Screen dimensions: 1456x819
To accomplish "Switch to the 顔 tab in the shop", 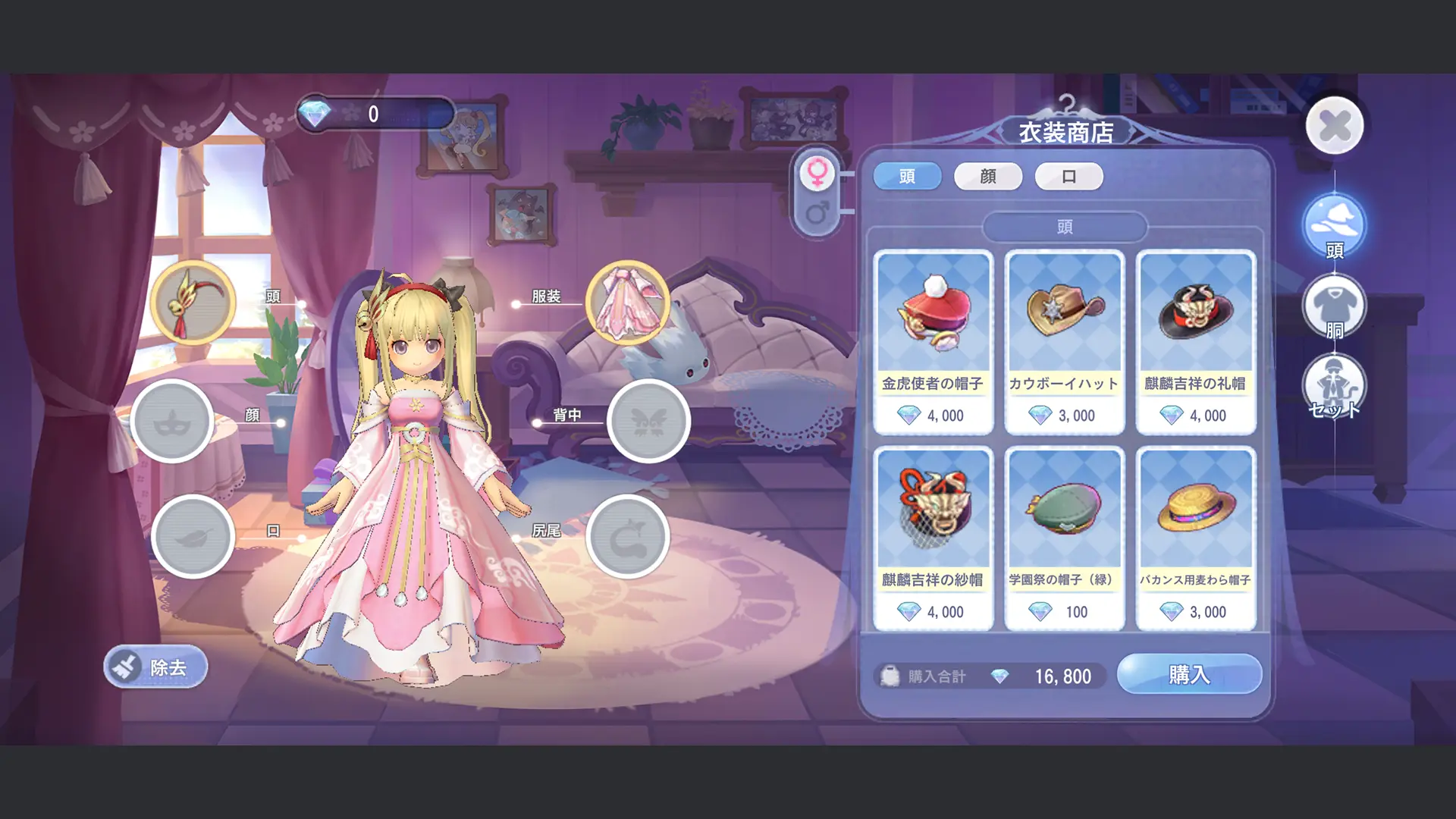I will [x=987, y=177].
